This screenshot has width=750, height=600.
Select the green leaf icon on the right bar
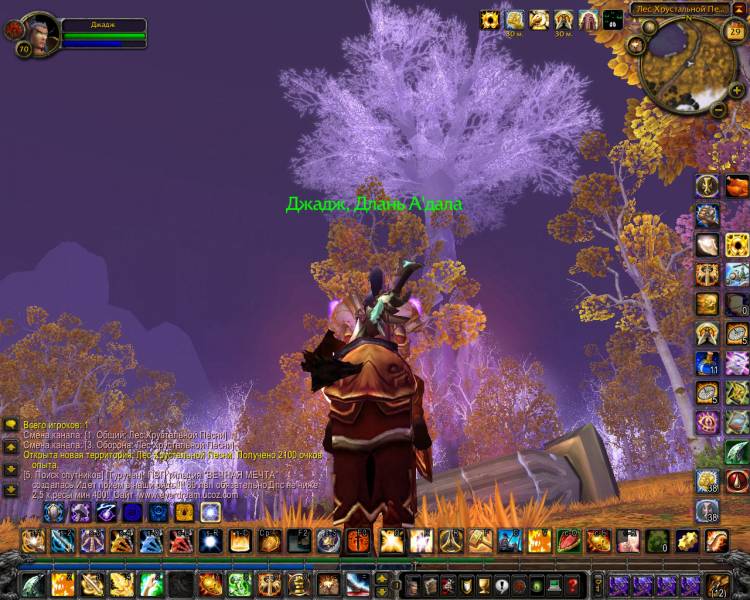[737, 451]
